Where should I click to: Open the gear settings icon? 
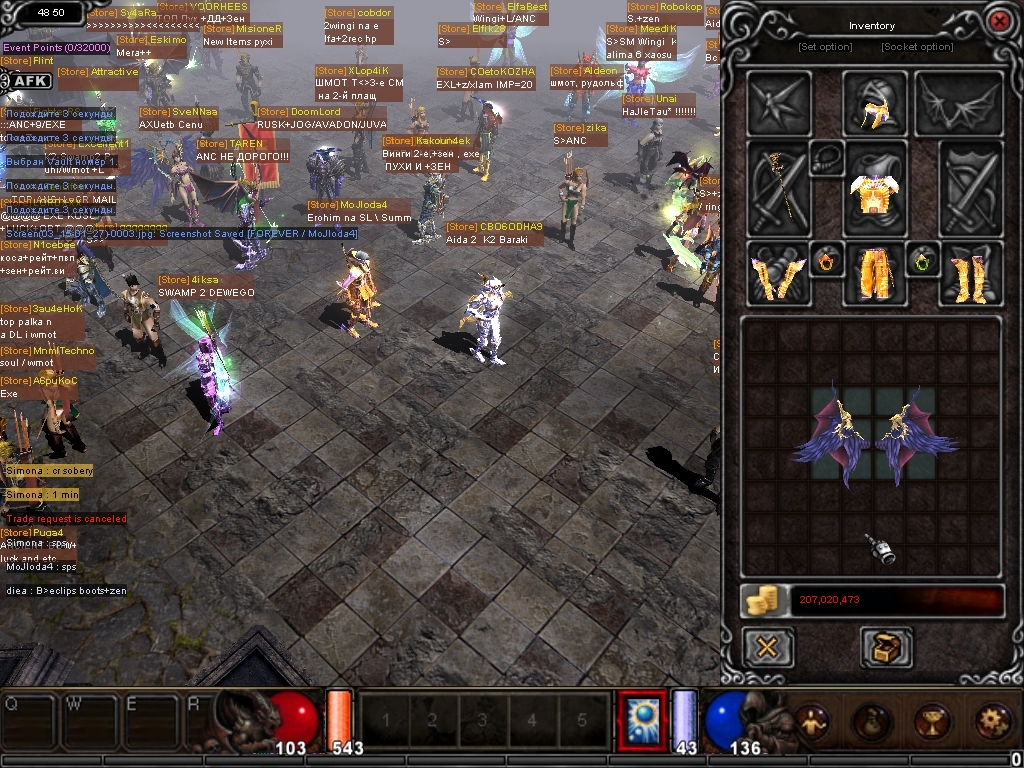pos(993,720)
